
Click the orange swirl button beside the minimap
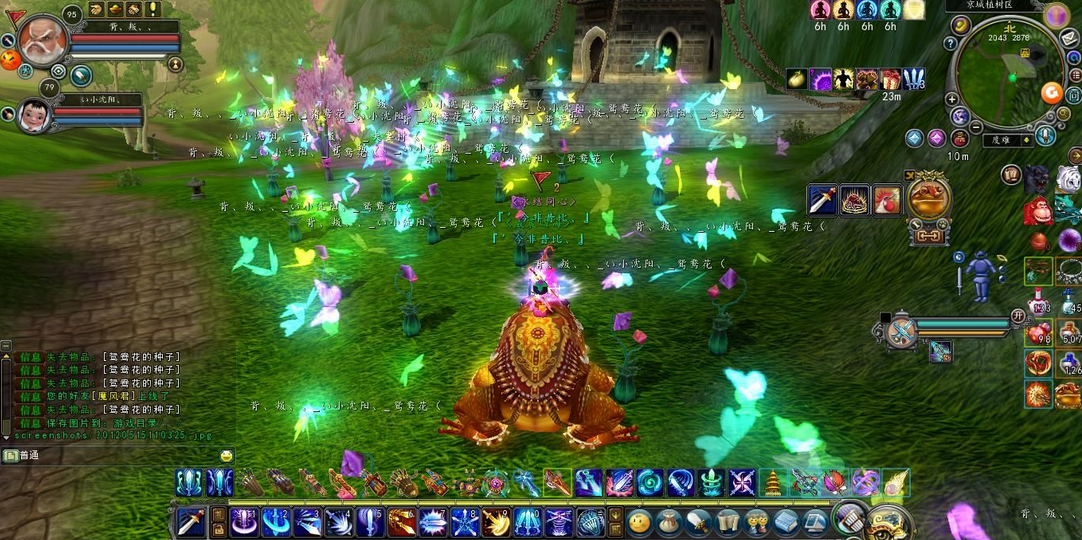[x=1051, y=93]
